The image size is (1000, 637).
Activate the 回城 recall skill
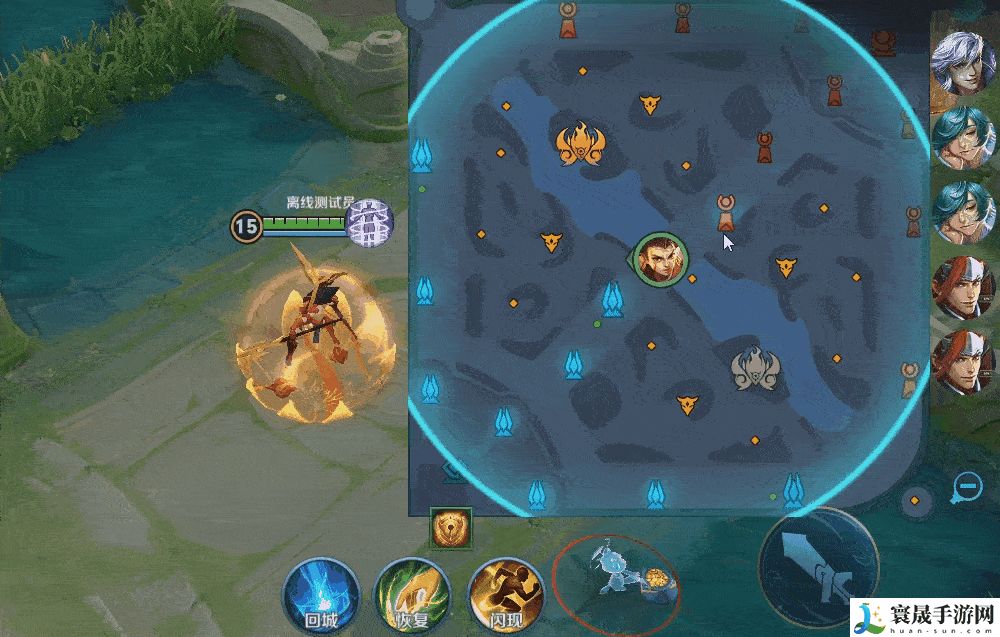[x=321, y=593]
